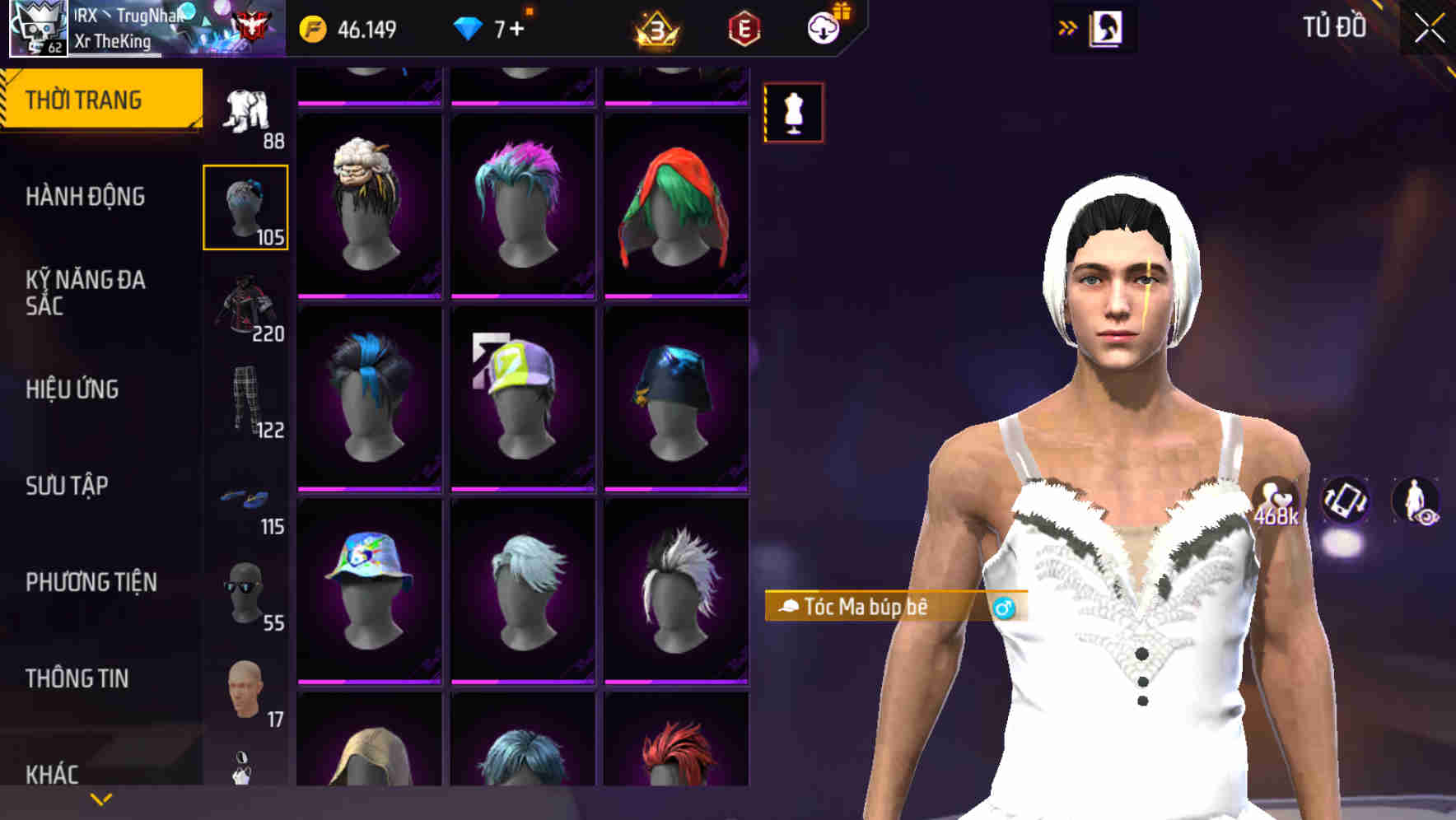Expand the sidebar with the yellow down chevron
The height and width of the screenshot is (820, 1456).
(100, 797)
